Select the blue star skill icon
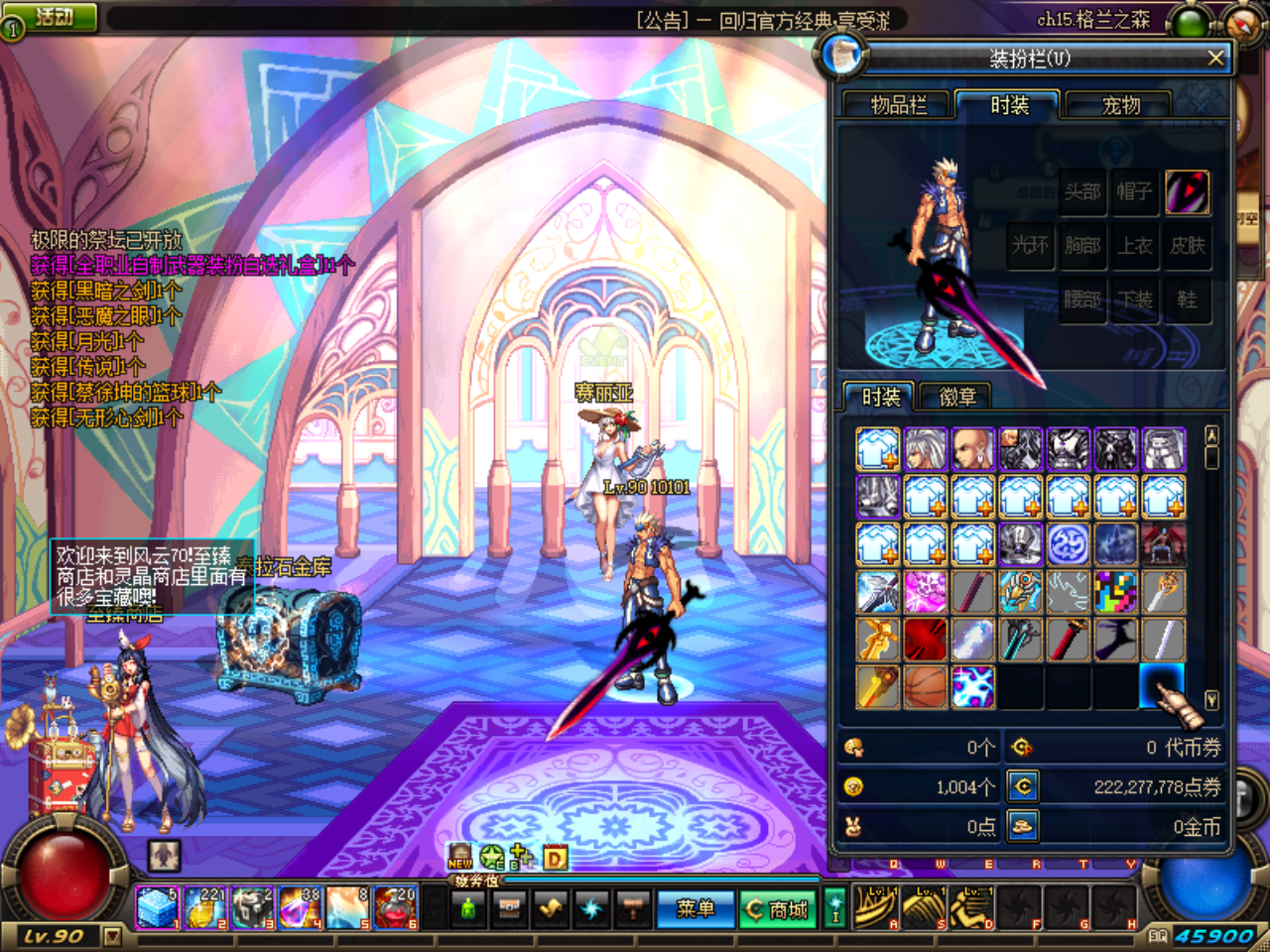 coord(591,907)
